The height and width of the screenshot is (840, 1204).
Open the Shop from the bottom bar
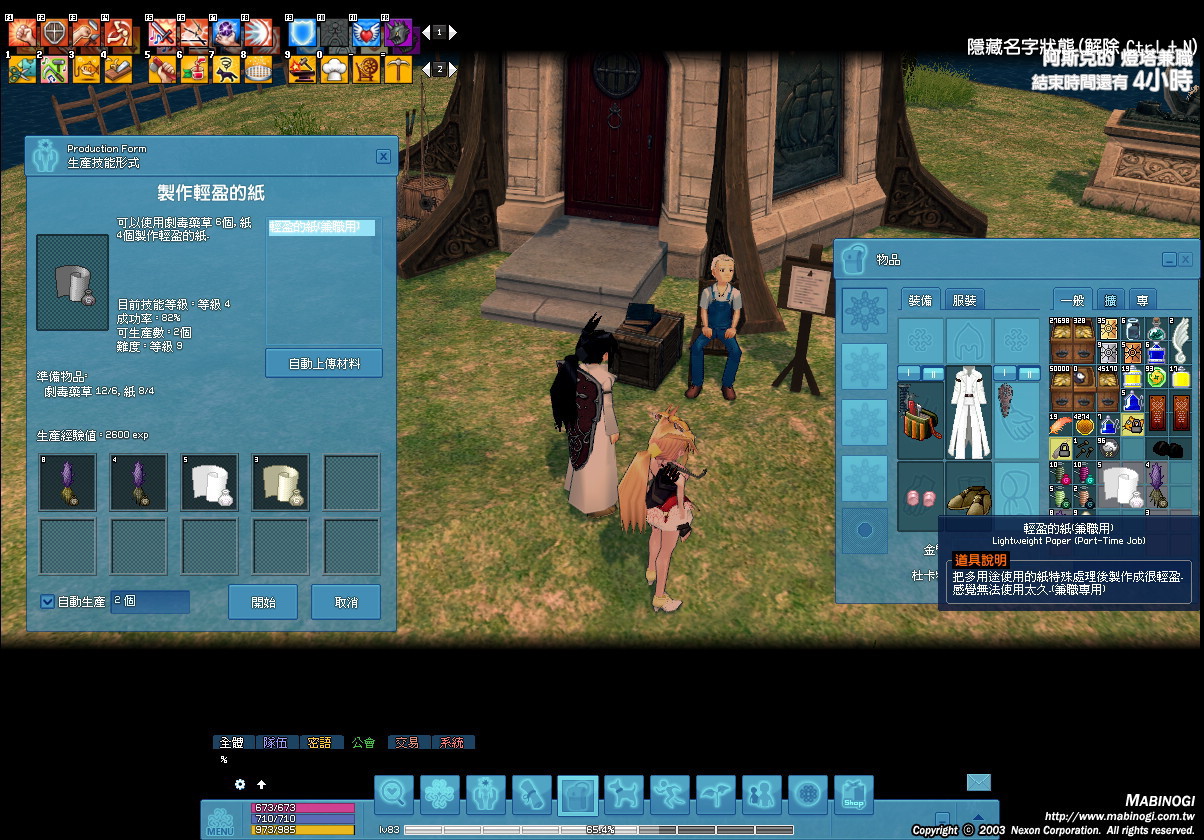pyautogui.click(x=853, y=795)
